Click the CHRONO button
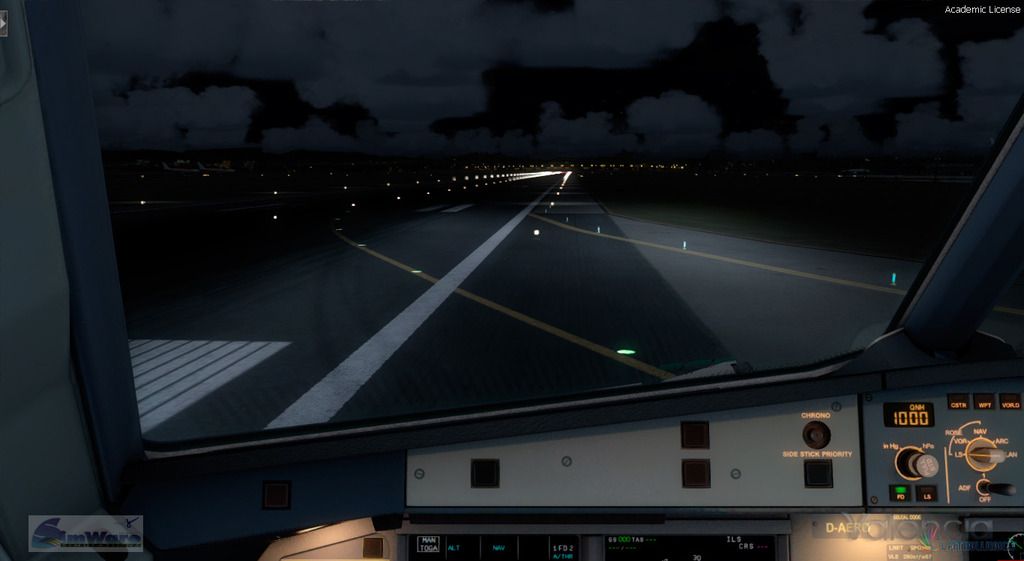Viewport: 1024px width, 561px height. coord(816,434)
